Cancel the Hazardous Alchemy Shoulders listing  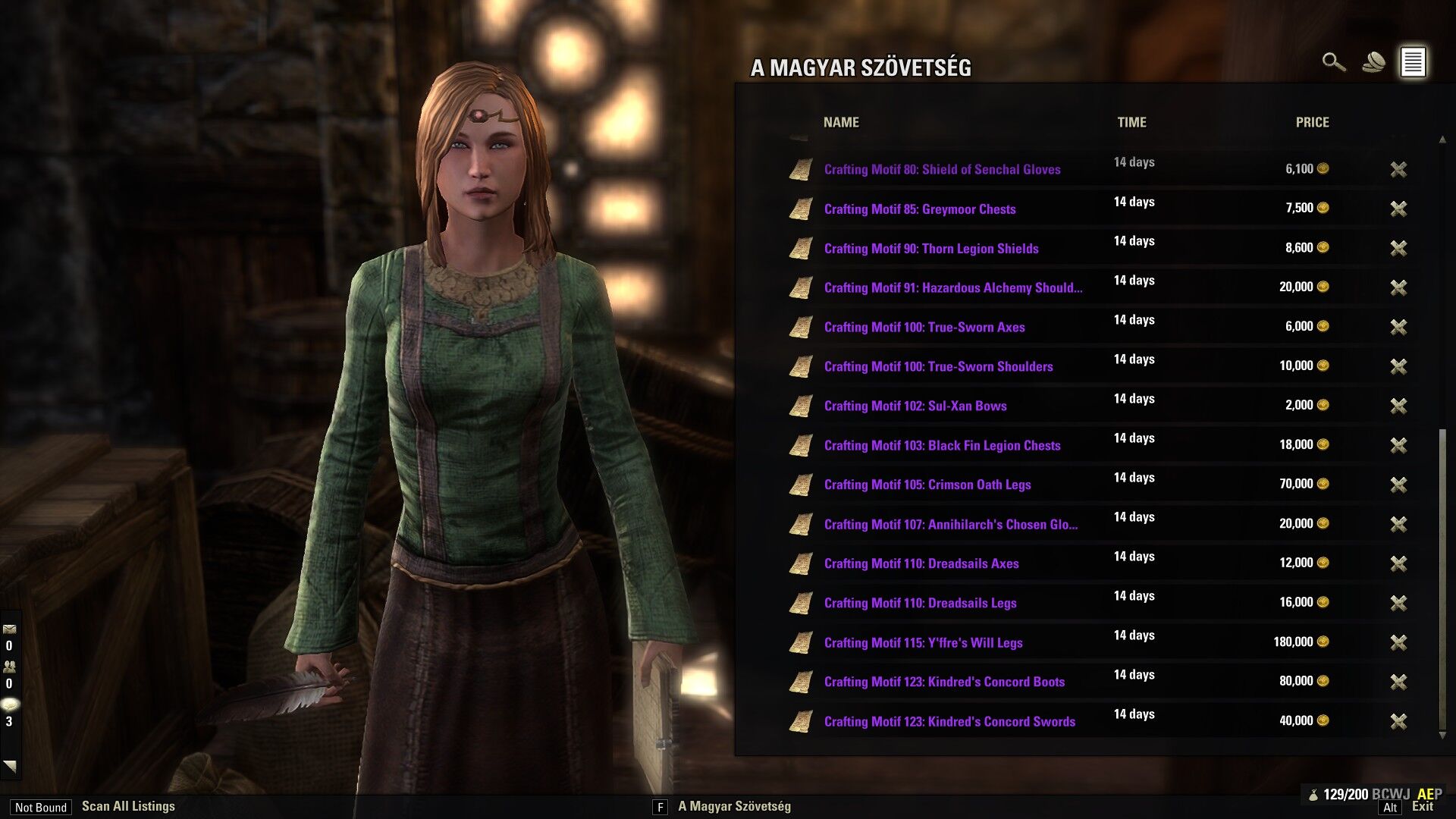(x=1398, y=287)
